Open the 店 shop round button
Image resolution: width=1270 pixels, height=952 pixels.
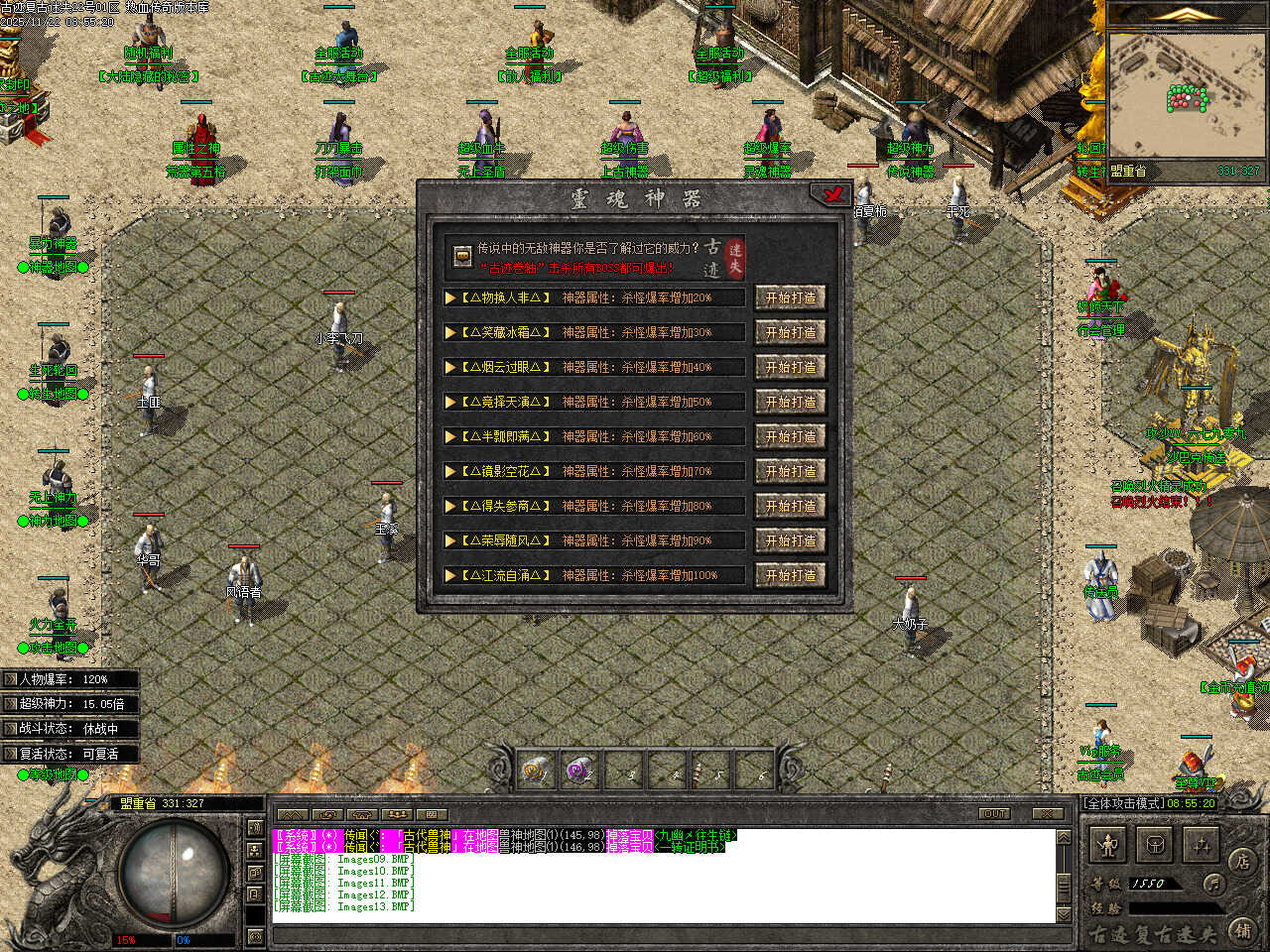(x=1241, y=861)
